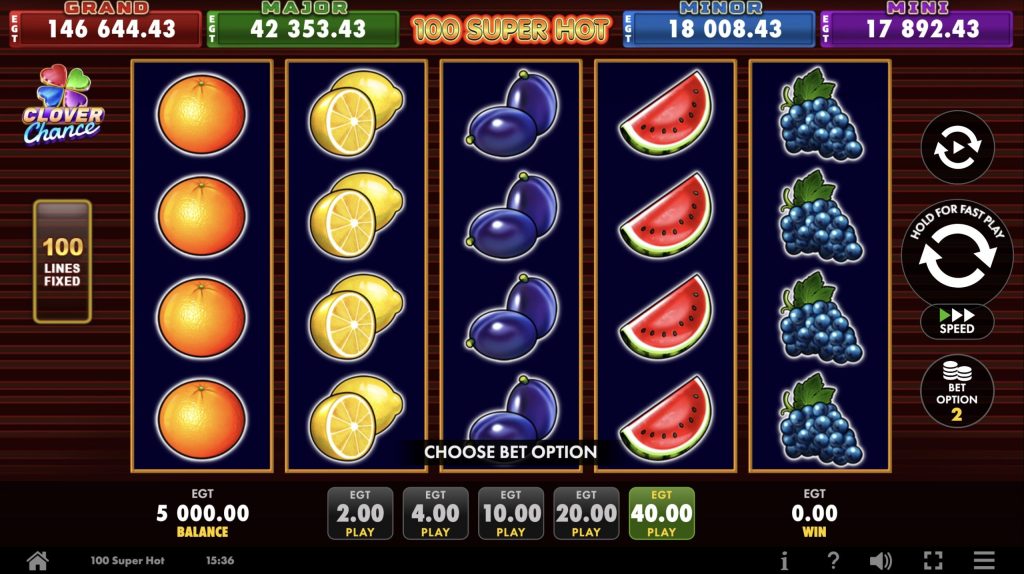Image resolution: width=1024 pixels, height=574 pixels.
Task: Spin the reels with the large spin button
Action: coord(957,255)
